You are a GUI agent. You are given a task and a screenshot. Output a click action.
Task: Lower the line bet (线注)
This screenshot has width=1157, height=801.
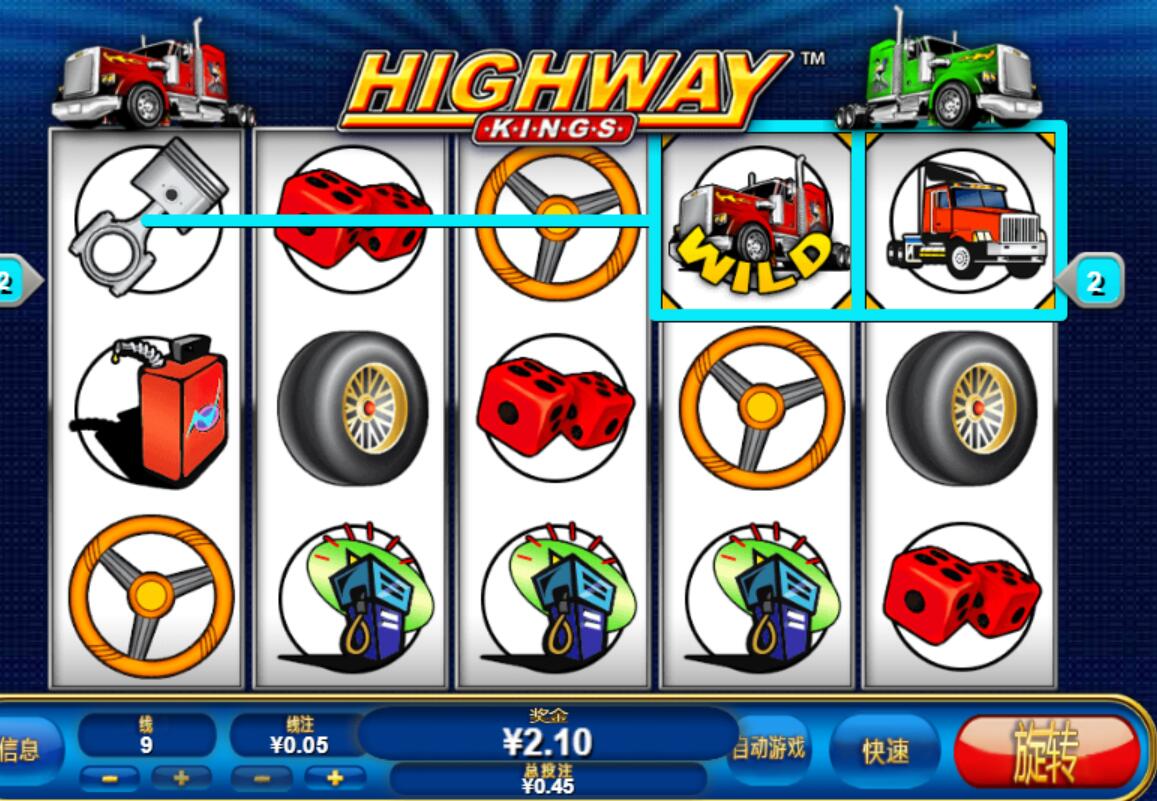(x=261, y=778)
